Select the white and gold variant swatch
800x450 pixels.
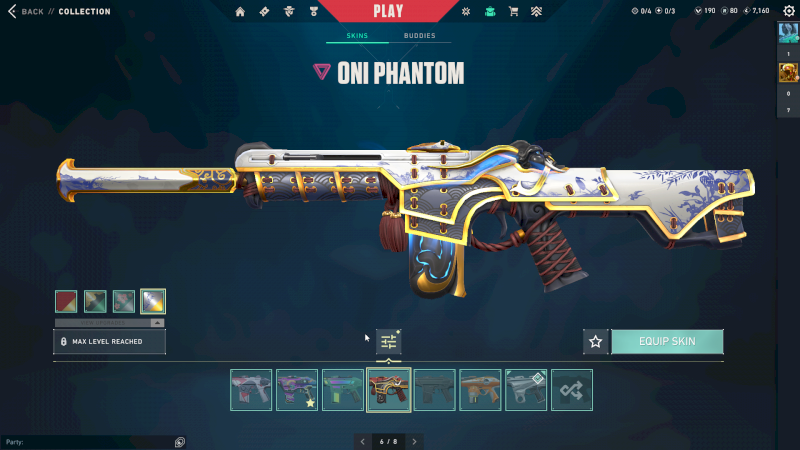(x=153, y=301)
